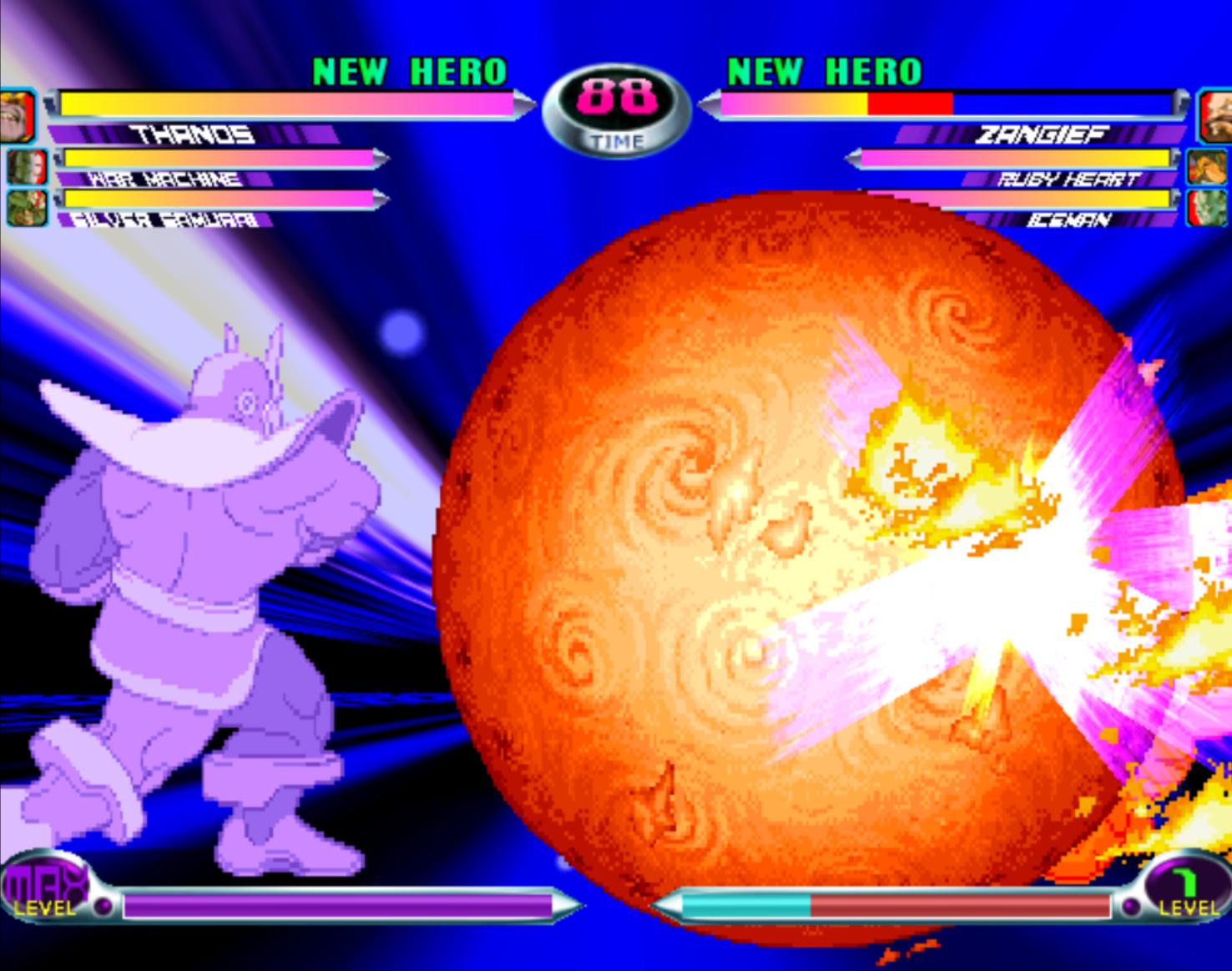The image size is (1232, 971).
Task: Click War Machine's assist portrait
Action: pyautogui.click(x=26, y=165)
